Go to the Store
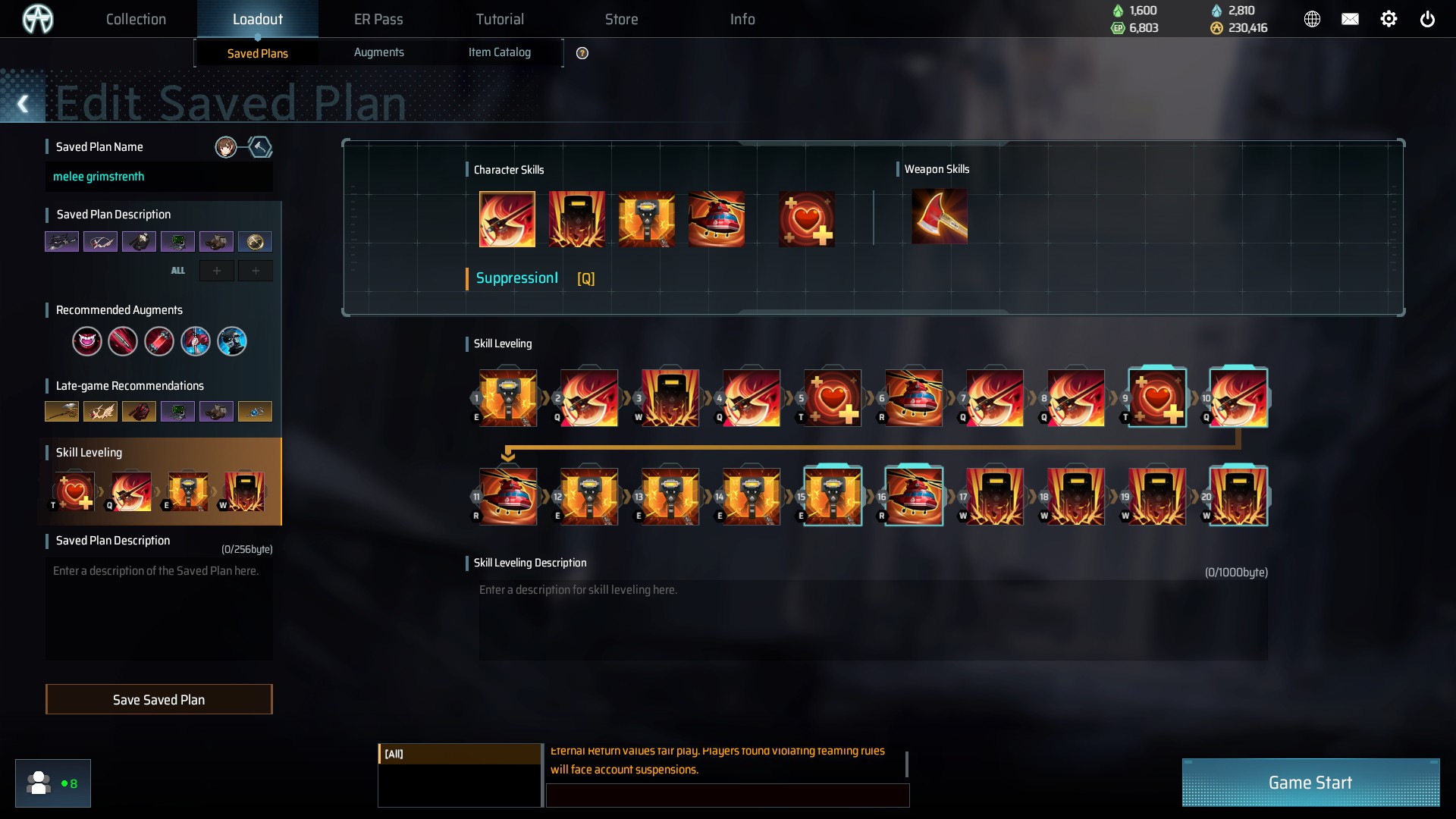 (621, 19)
